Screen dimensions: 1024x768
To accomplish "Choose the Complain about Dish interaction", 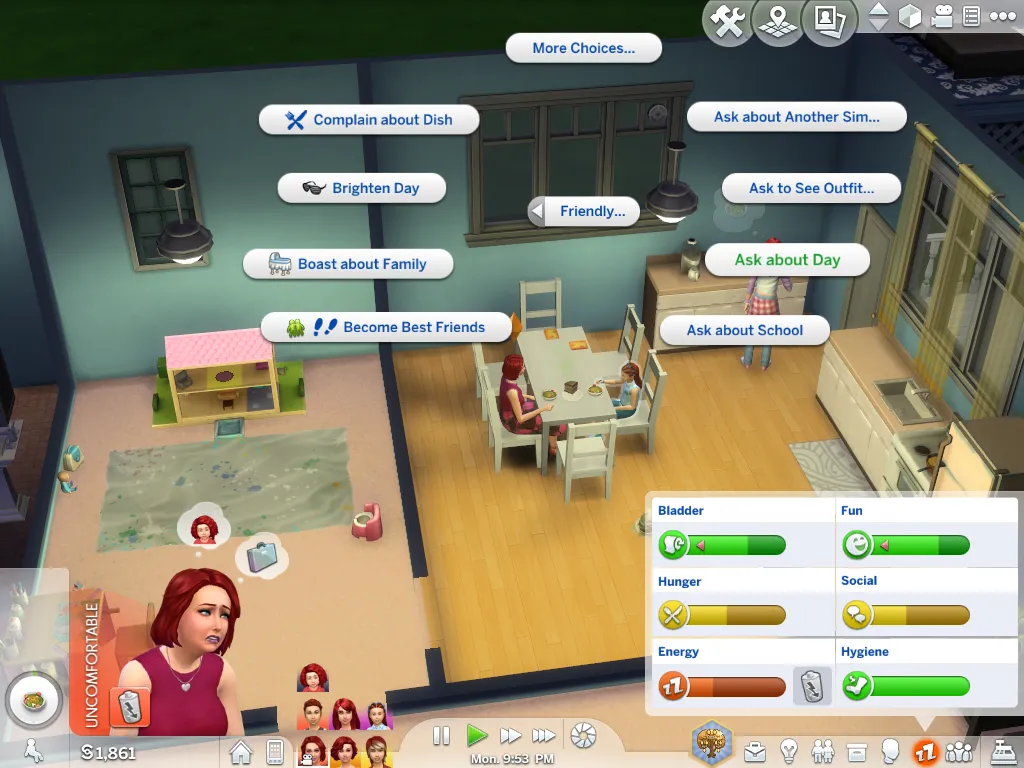I will coord(369,120).
